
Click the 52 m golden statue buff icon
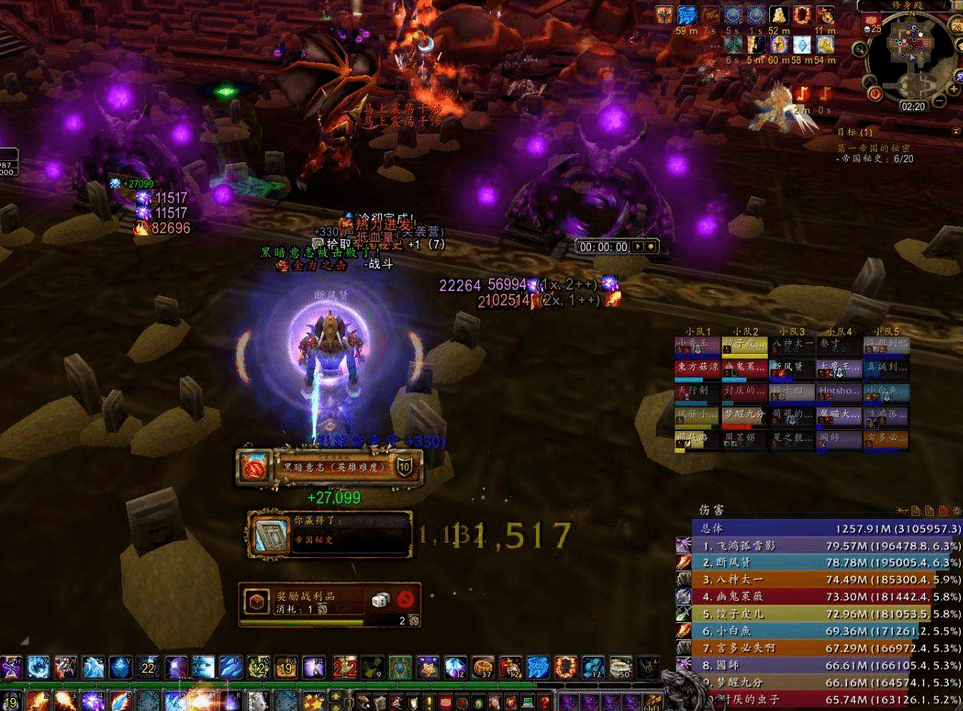[x=779, y=16]
